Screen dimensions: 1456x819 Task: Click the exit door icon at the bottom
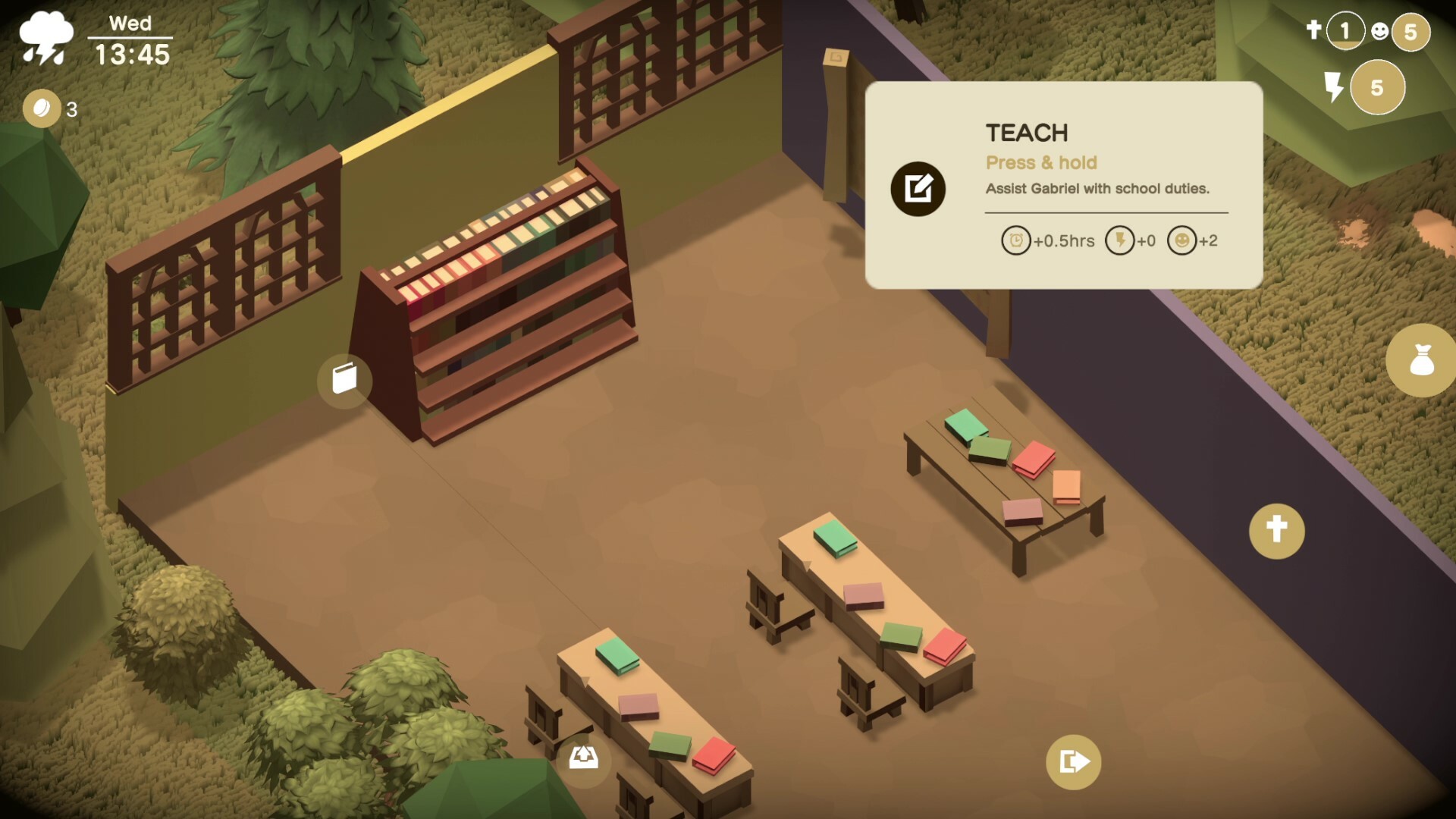pos(1073,763)
